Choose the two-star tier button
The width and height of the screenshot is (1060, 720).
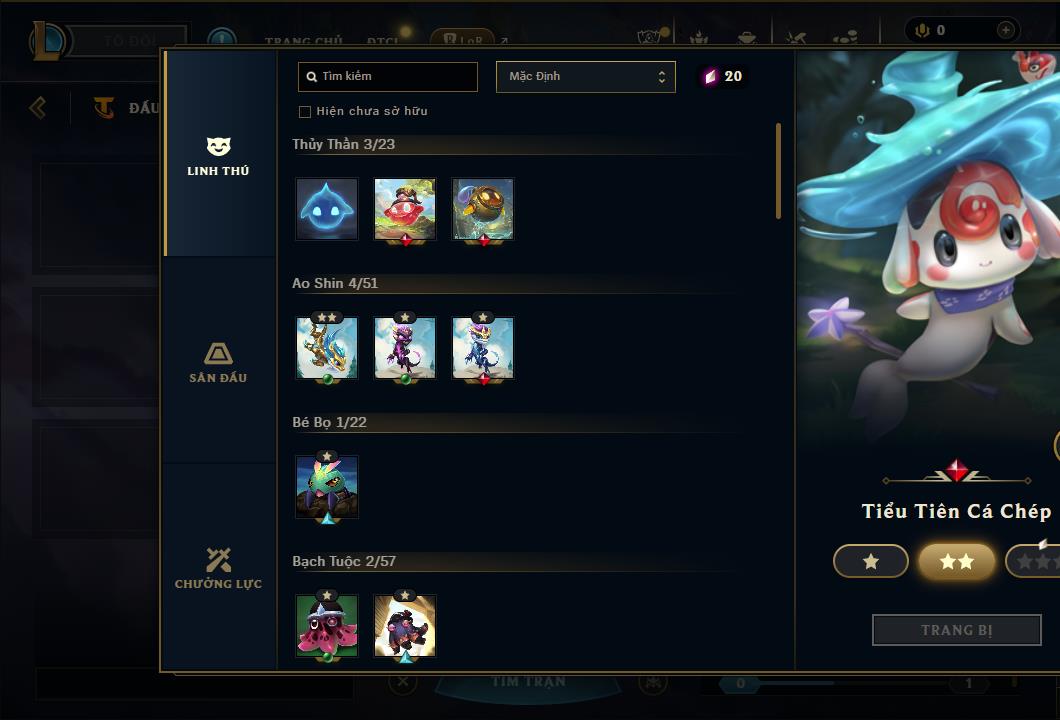point(957,561)
